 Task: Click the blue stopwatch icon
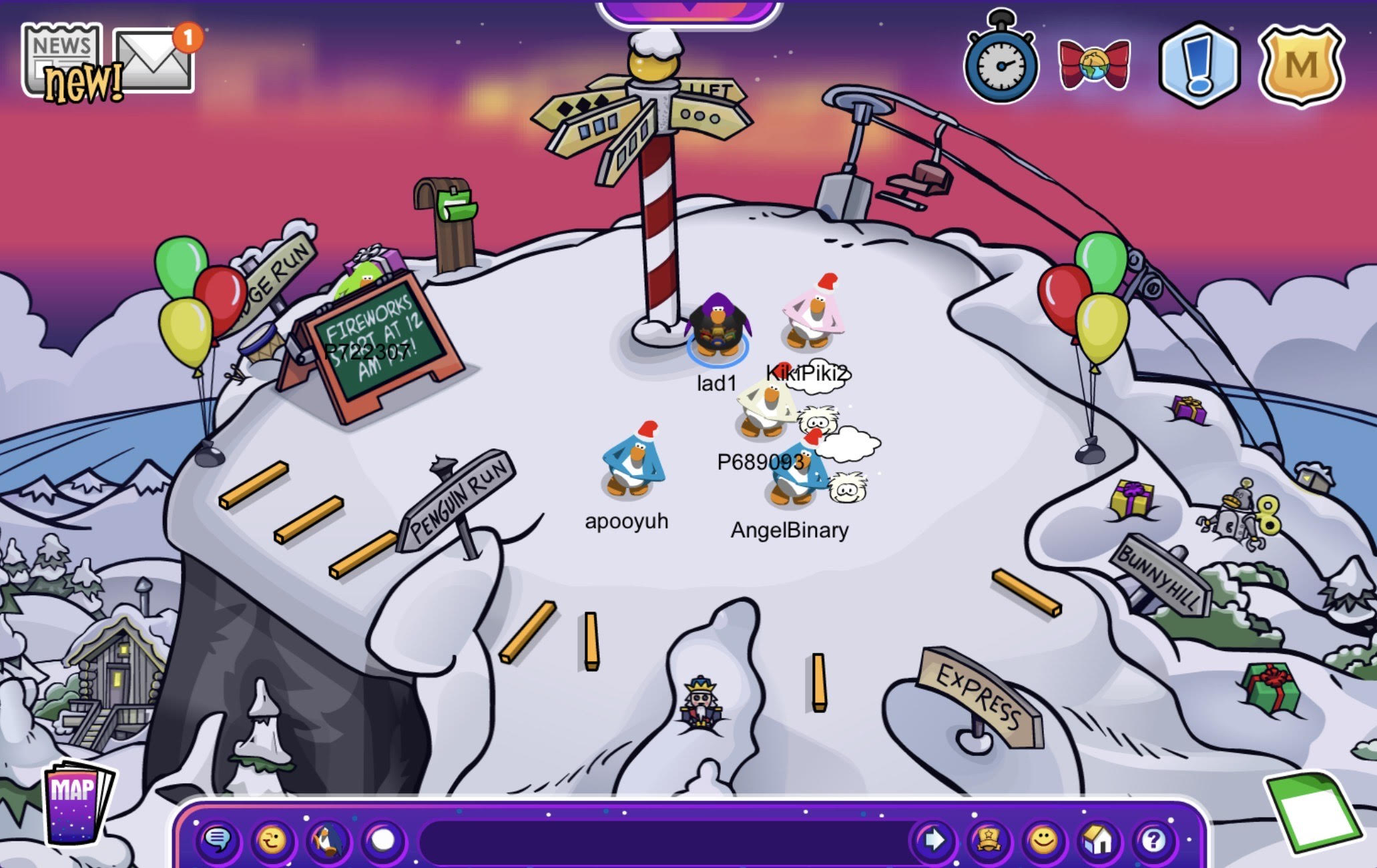coord(1001,63)
